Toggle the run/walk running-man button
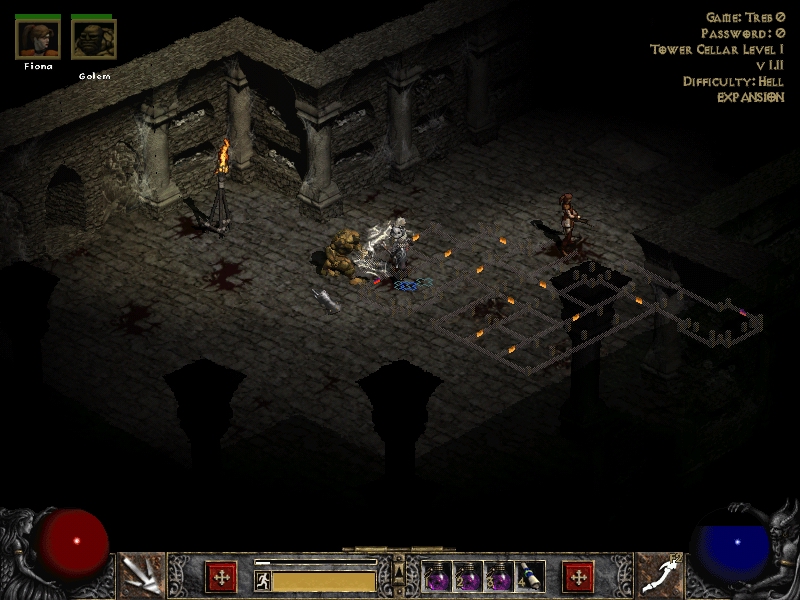The height and width of the screenshot is (600, 800). (x=262, y=579)
